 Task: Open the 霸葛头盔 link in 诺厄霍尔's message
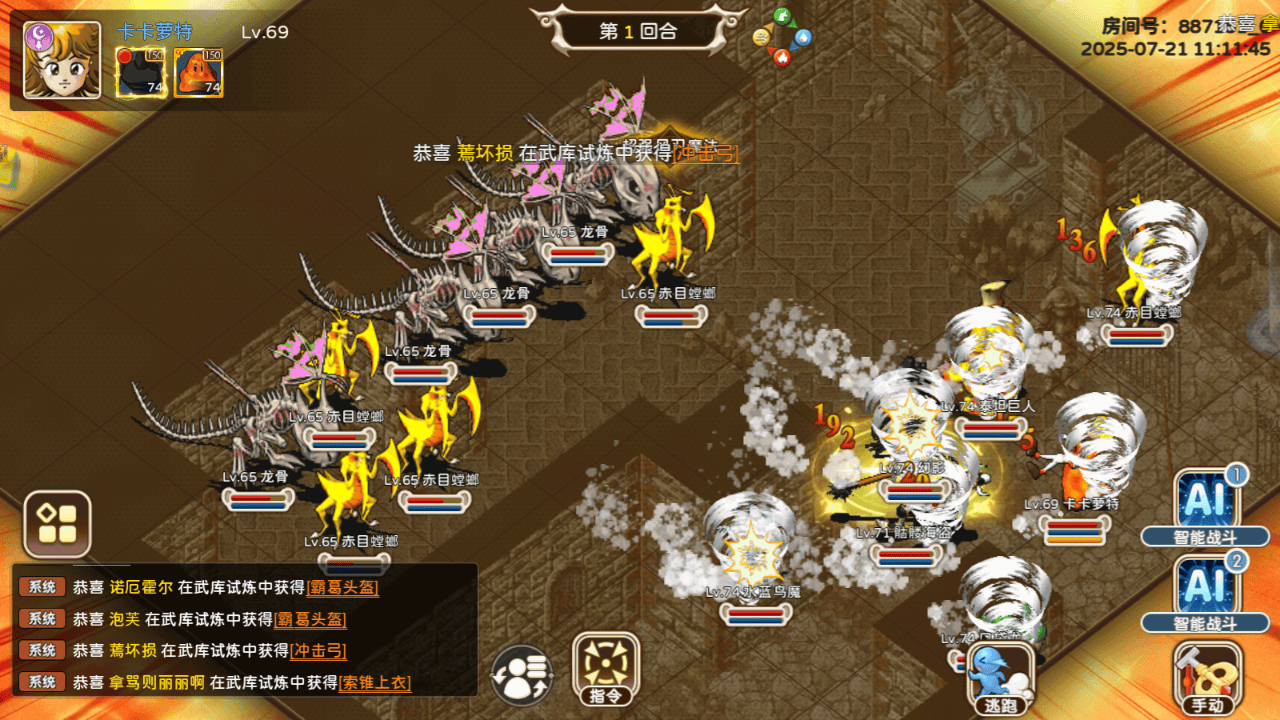[x=342, y=588]
